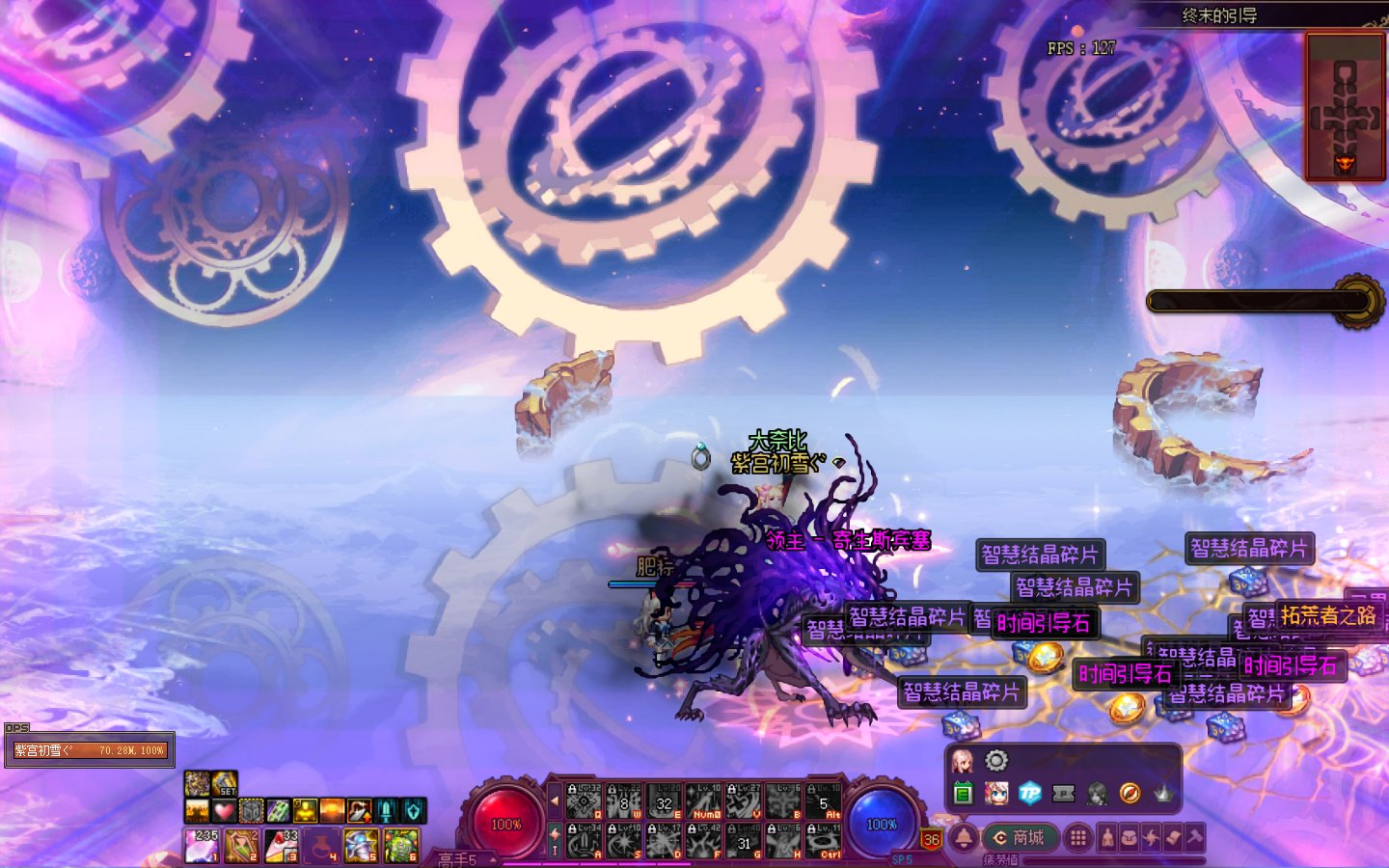Select the green item in quick slot 6
Screen dimensions: 1389x868
coord(400,845)
